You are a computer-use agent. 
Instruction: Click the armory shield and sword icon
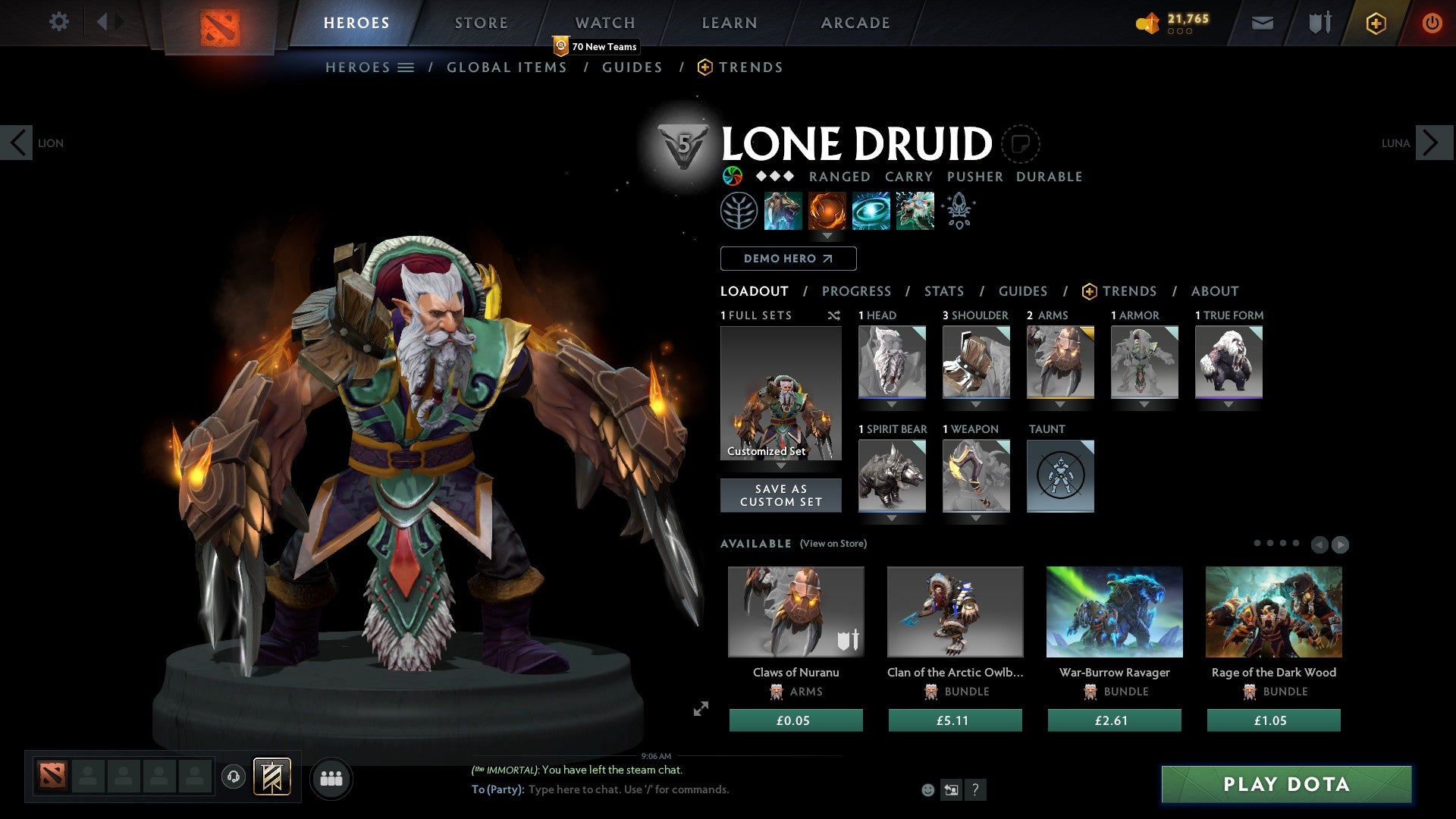click(x=1318, y=23)
